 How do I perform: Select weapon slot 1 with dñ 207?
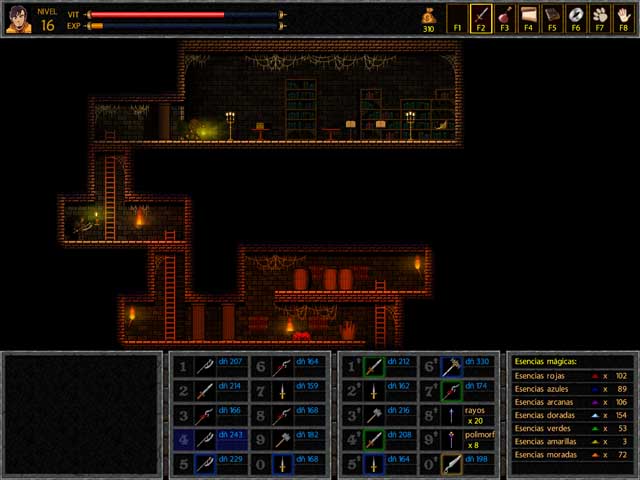(205, 367)
